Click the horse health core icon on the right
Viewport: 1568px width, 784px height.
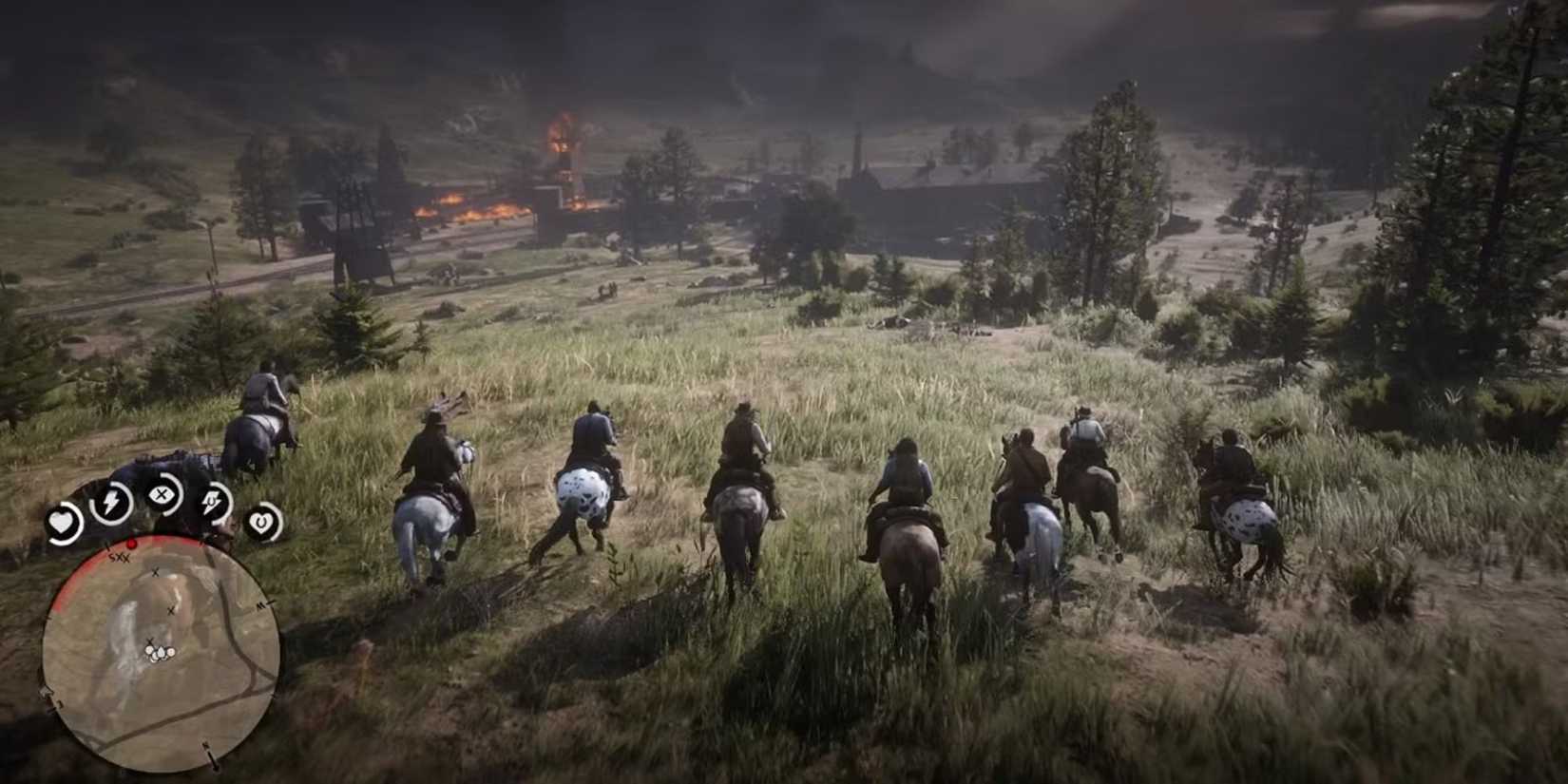[262, 524]
